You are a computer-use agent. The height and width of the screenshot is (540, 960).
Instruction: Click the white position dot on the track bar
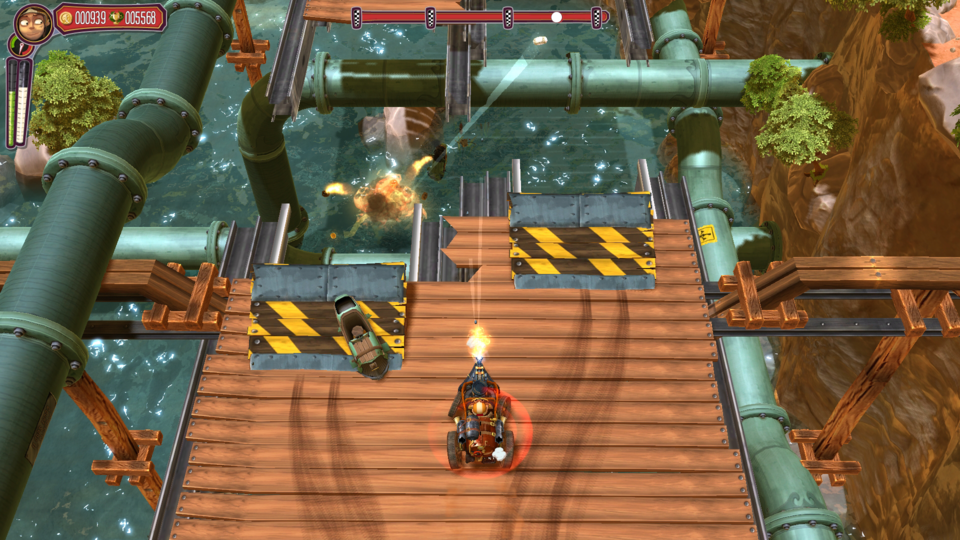(556, 17)
